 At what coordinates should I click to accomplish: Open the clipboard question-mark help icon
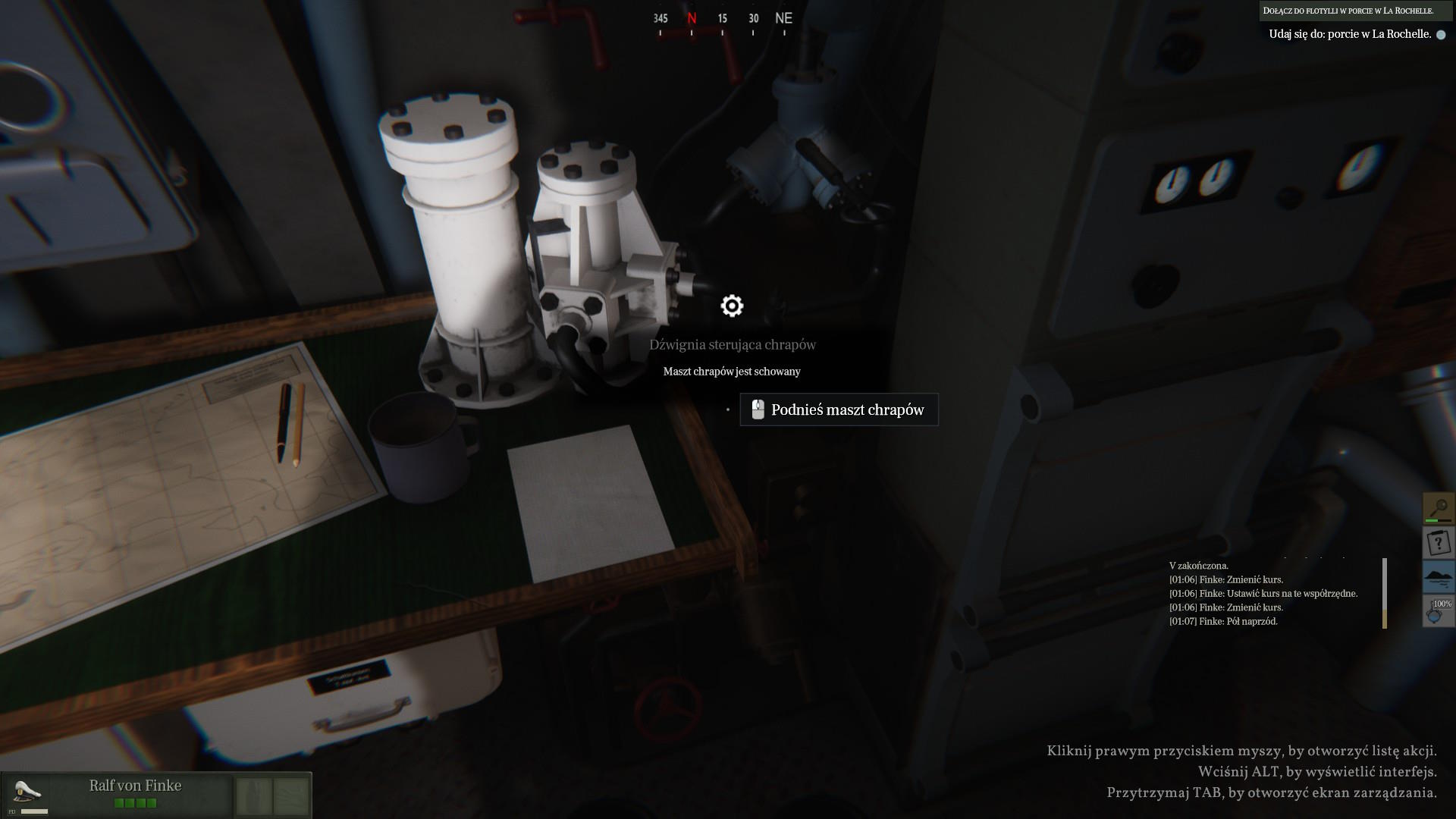click(x=1438, y=542)
